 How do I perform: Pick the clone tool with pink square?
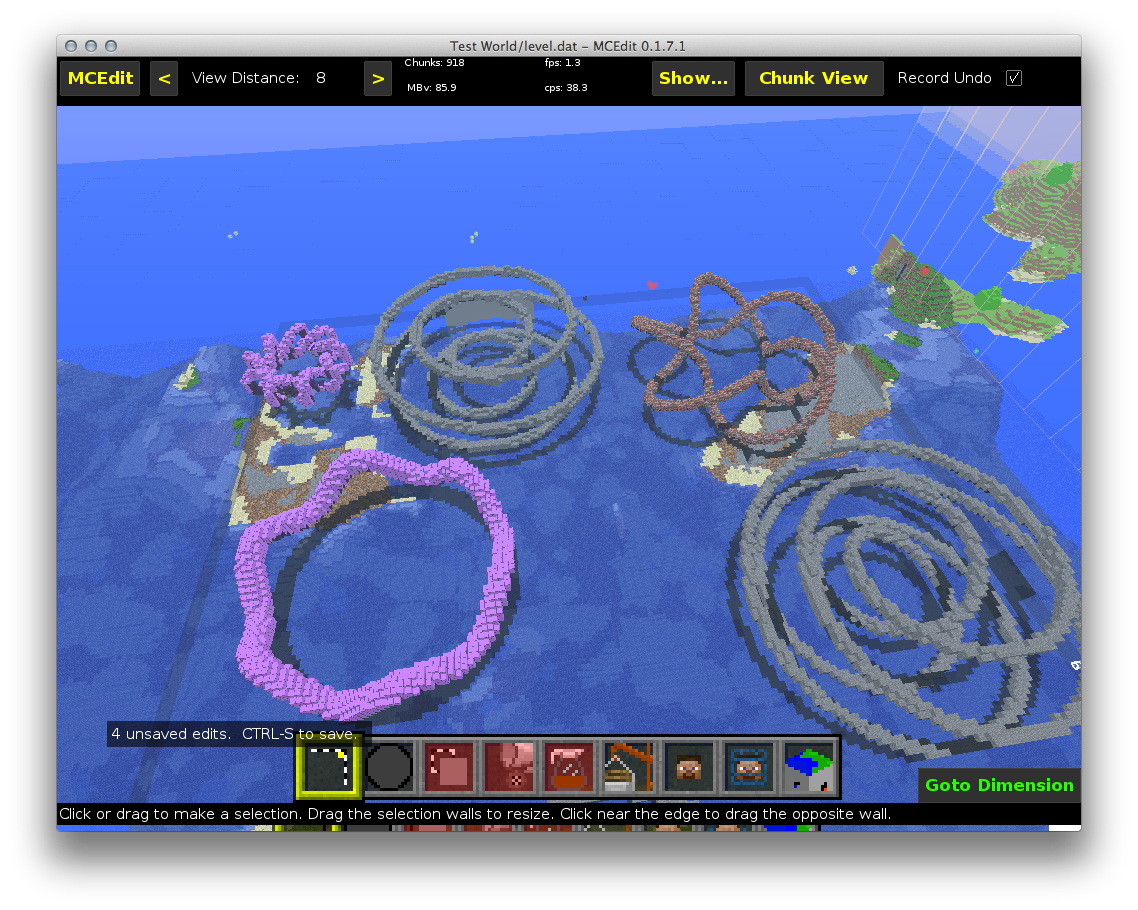tap(449, 769)
